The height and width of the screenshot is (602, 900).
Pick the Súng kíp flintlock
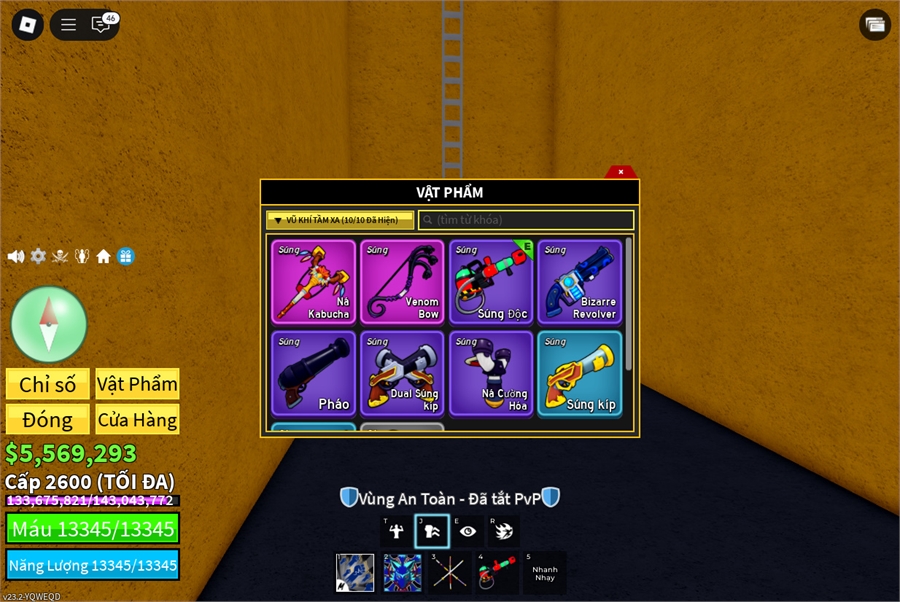pos(579,373)
